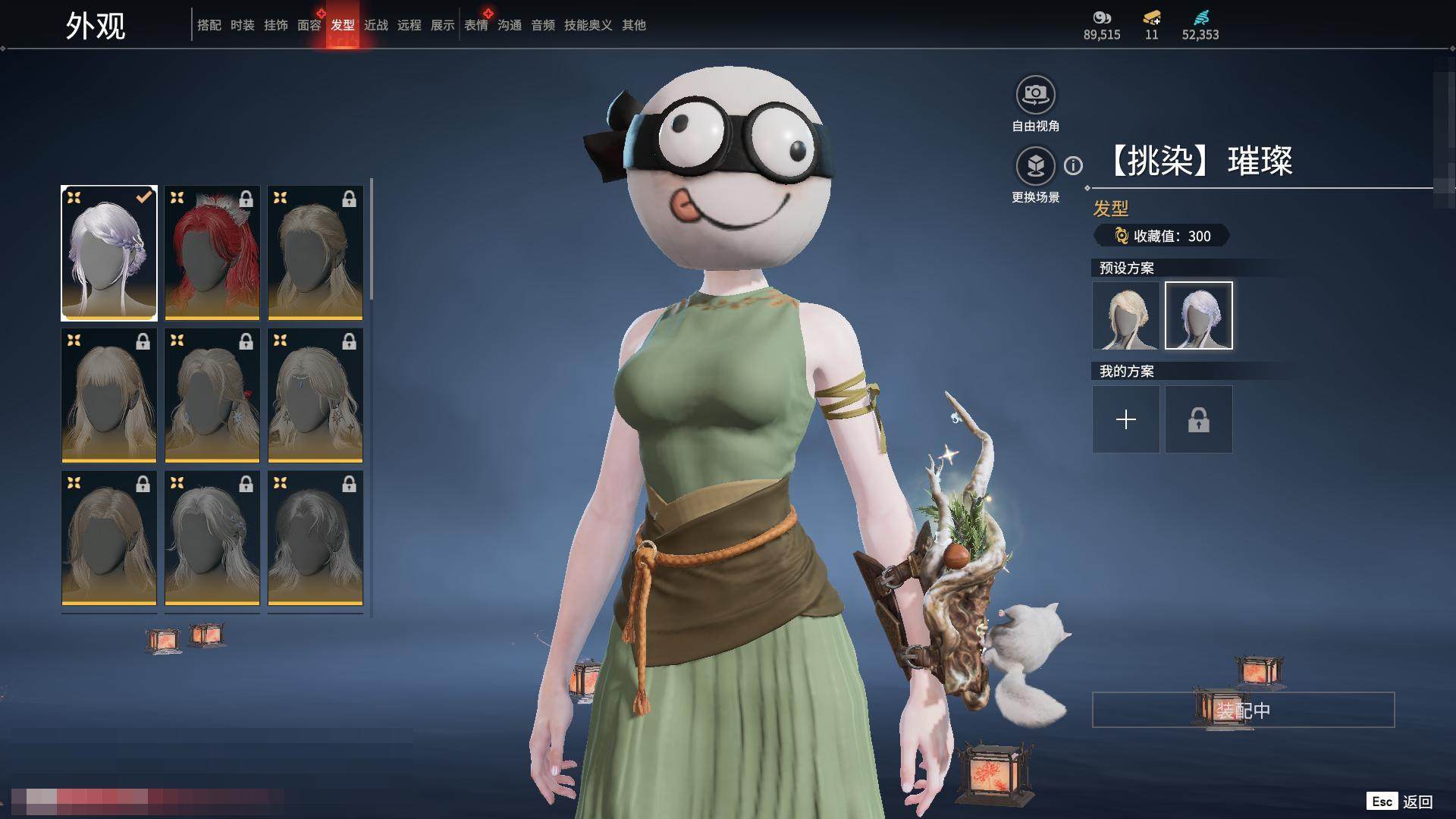Open the 表情 emote tab
The height and width of the screenshot is (819, 1456).
475,25
